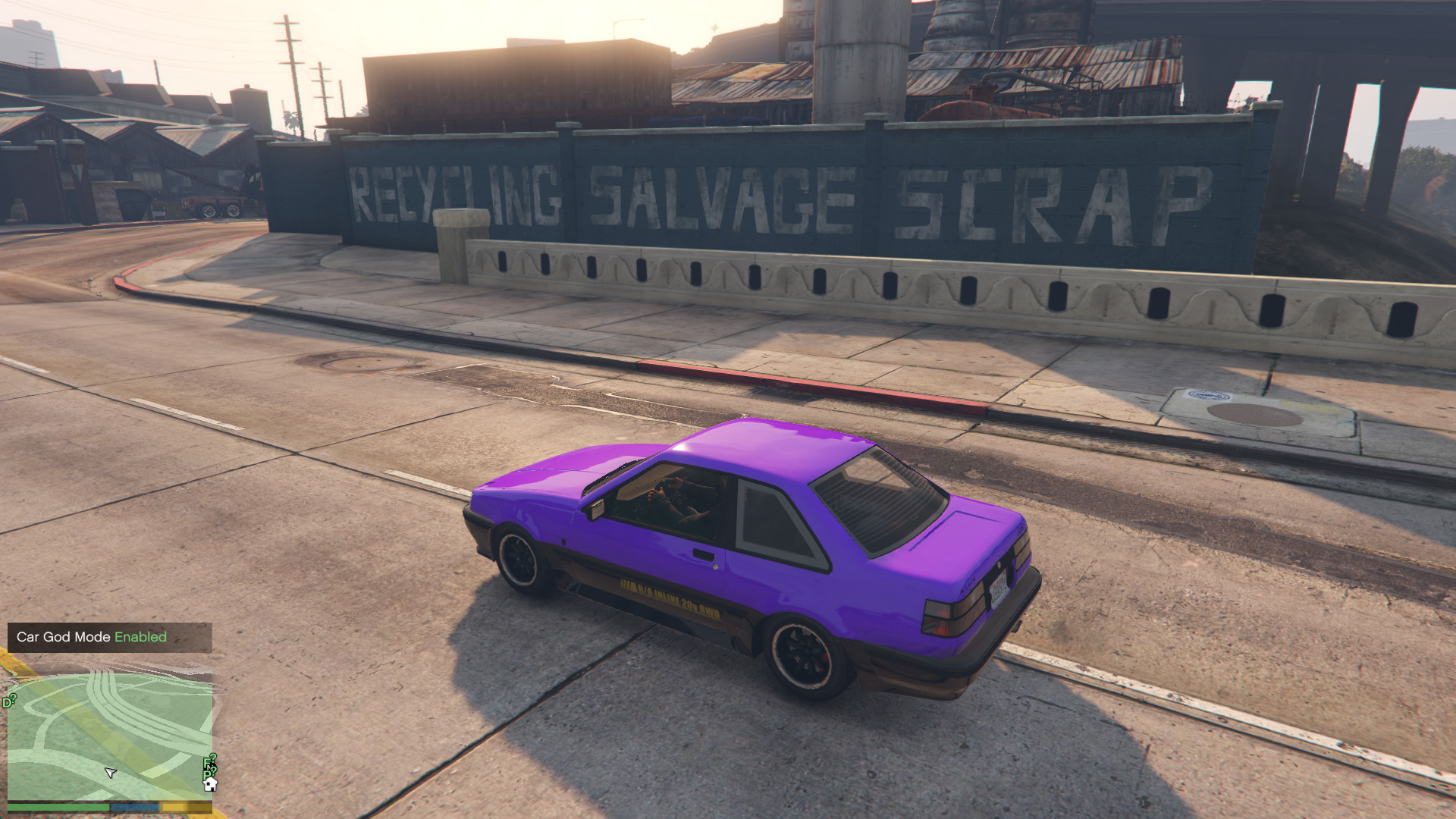Click the green F? mission blip

tap(209, 762)
